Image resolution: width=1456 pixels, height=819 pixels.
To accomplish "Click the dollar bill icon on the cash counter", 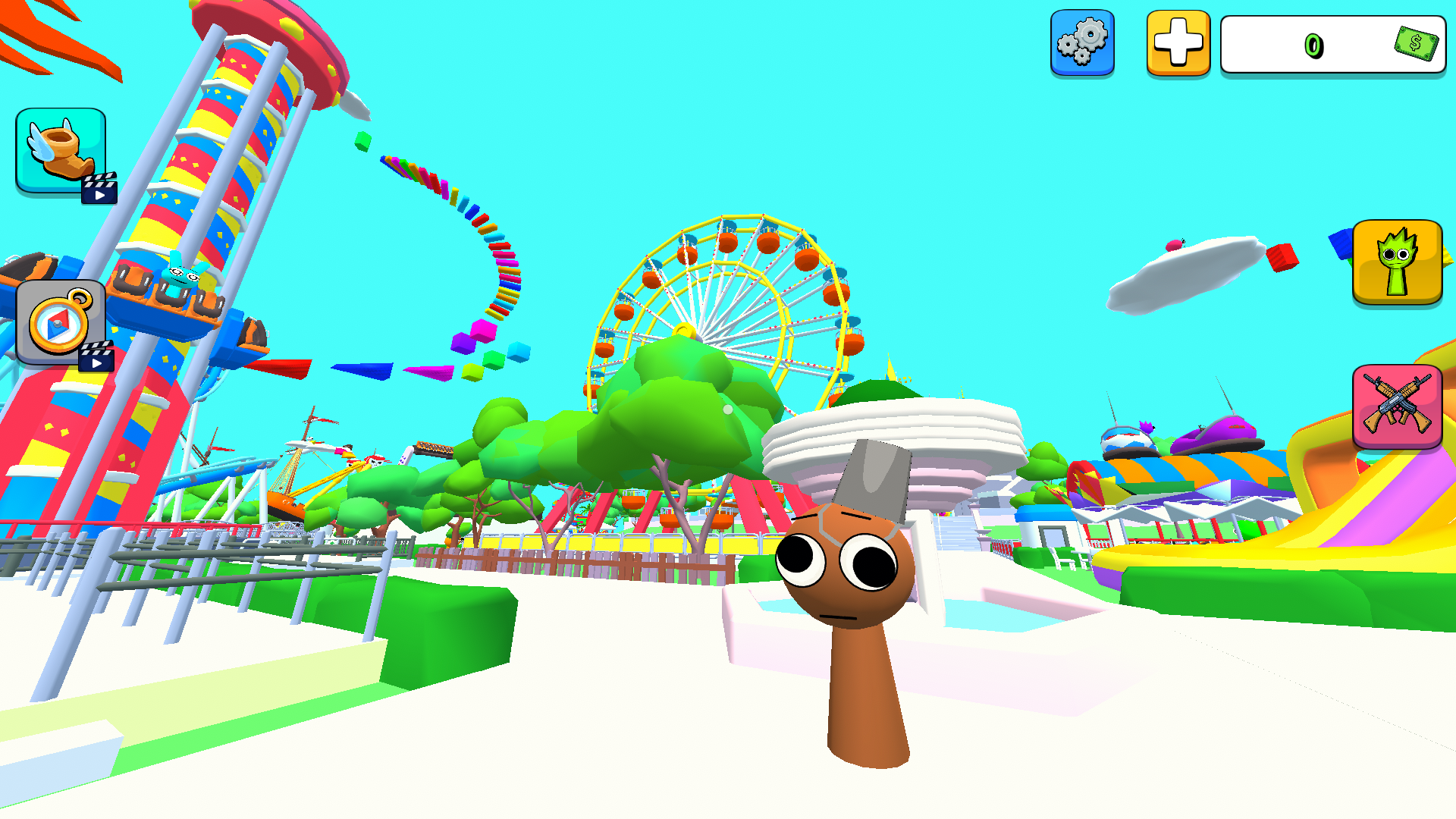I will click(x=1417, y=45).
